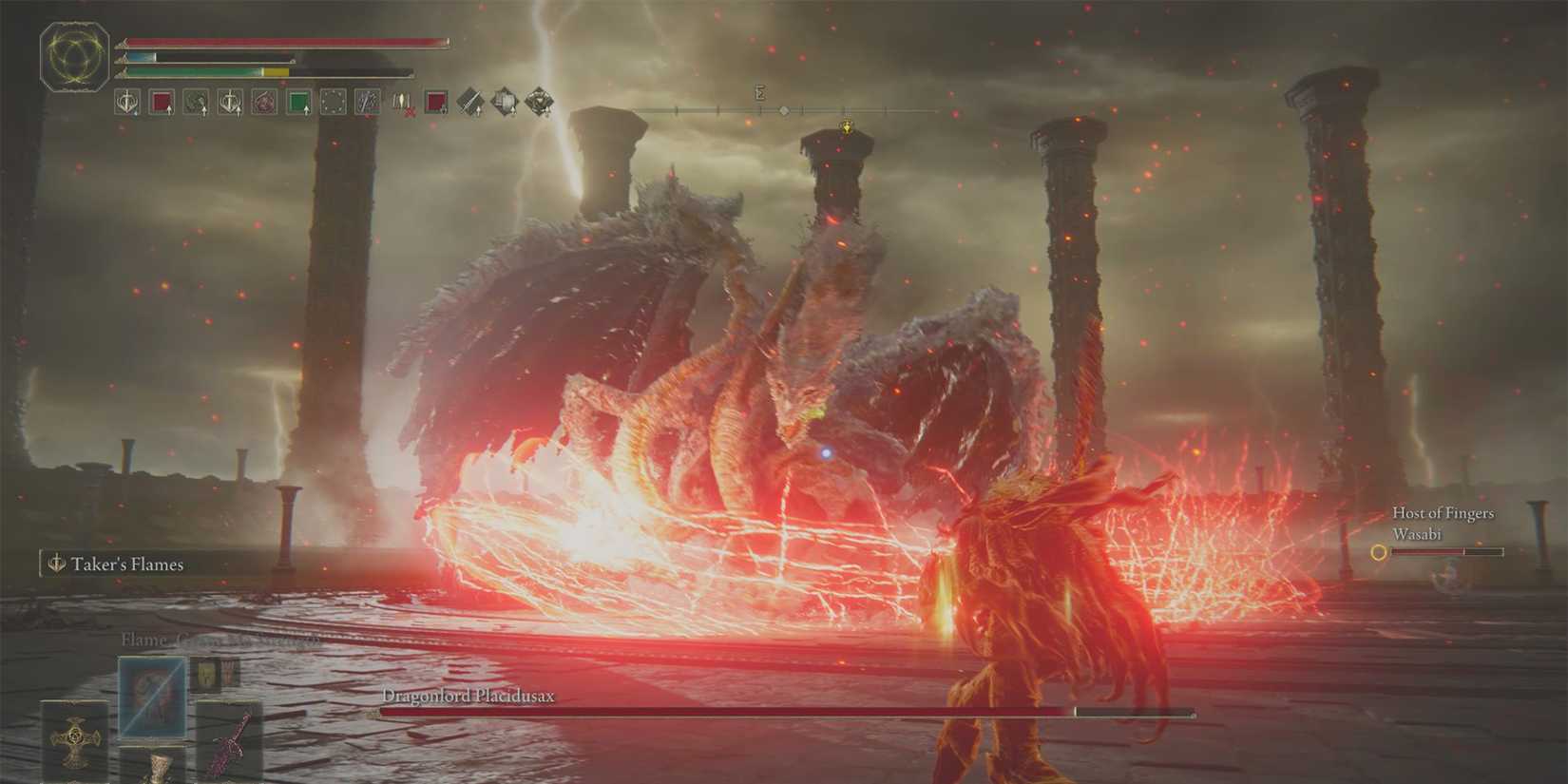The height and width of the screenshot is (784, 1568).
Task: Click the crossed-daggers talisman effect icon
Action: 367,101
